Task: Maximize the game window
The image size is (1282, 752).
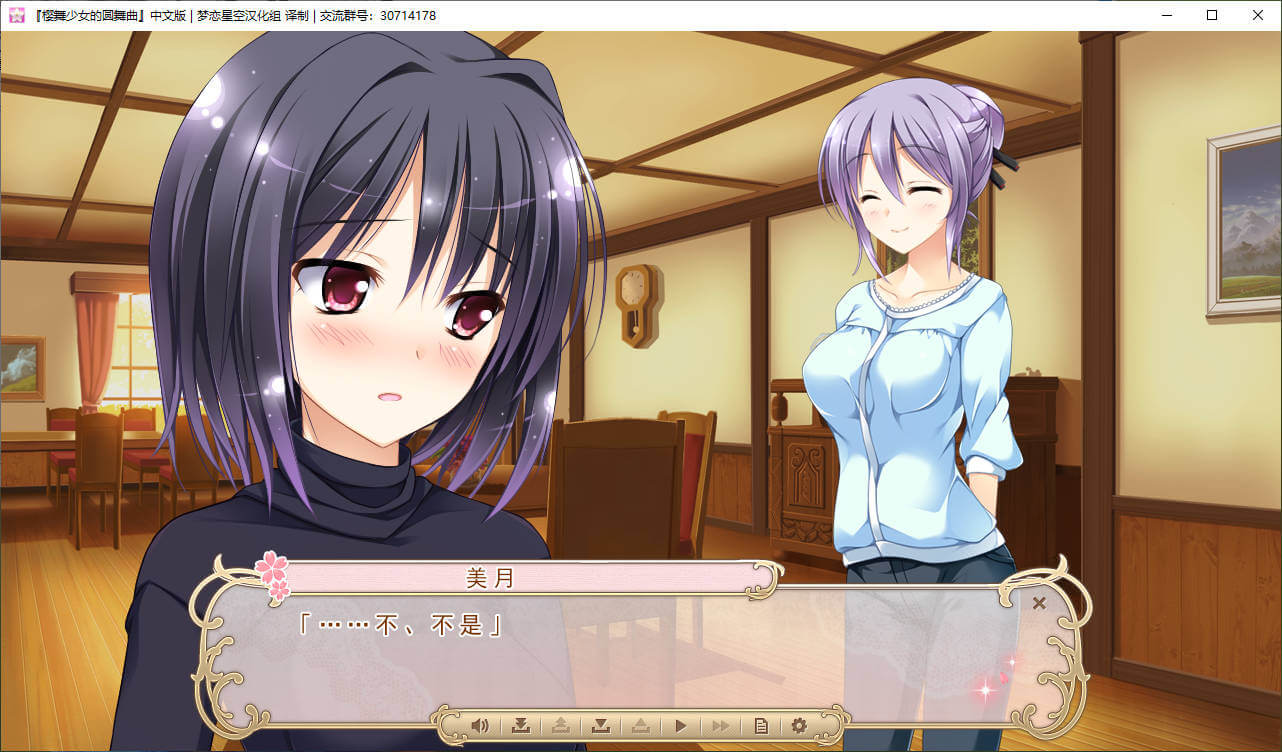Action: click(x=1212, y=15)
